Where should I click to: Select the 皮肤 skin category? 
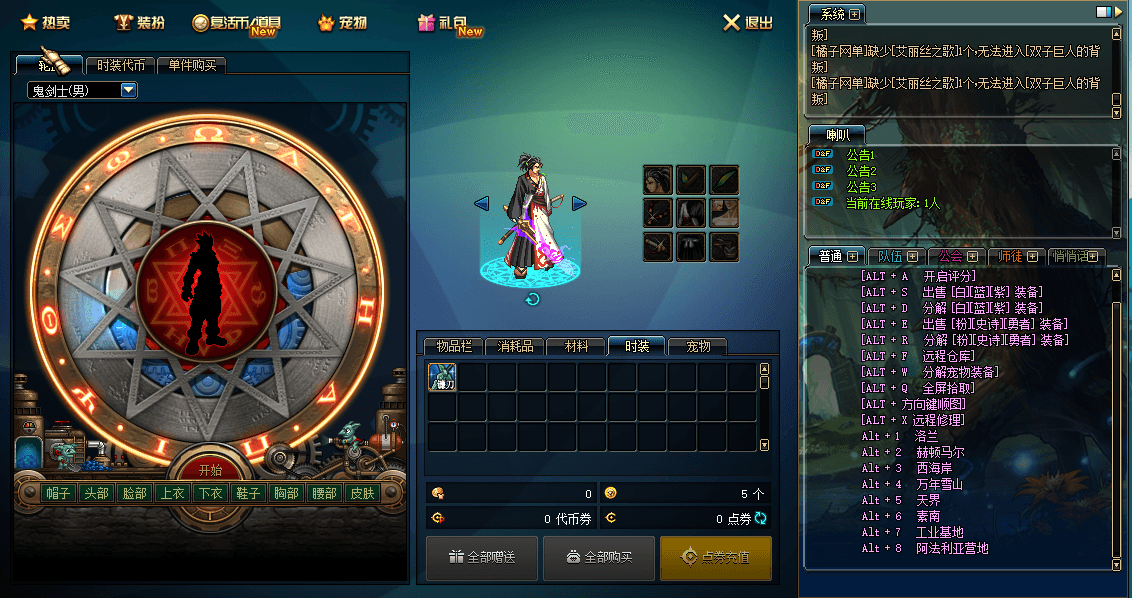361,493
